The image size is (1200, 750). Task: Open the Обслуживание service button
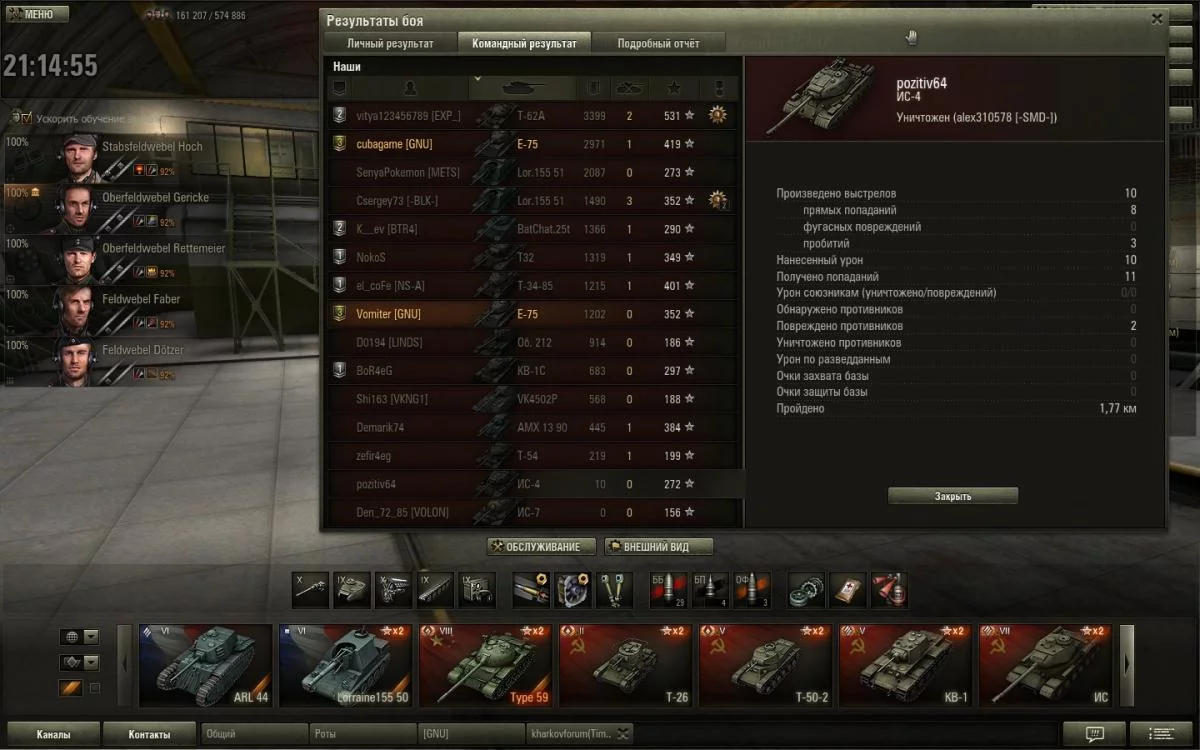pos(541,547)
